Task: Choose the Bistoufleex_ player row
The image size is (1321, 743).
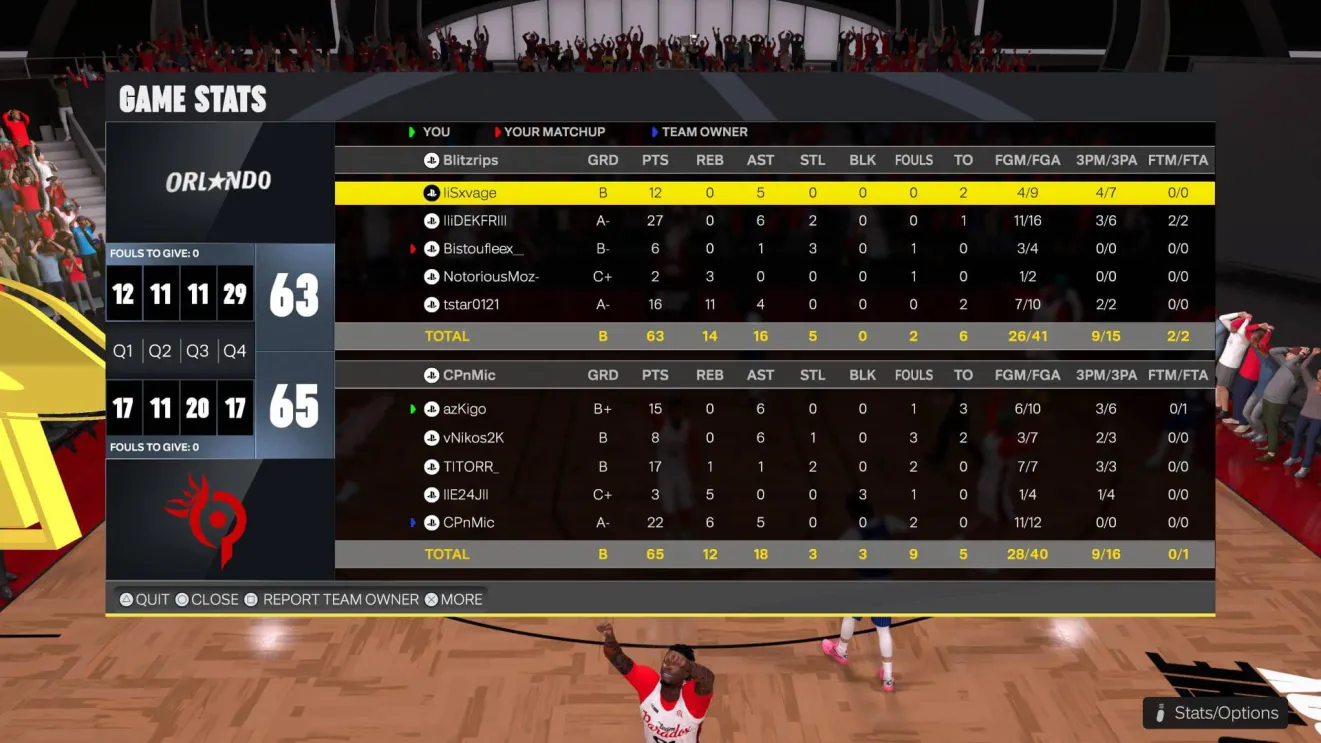Action: [483, 249]
